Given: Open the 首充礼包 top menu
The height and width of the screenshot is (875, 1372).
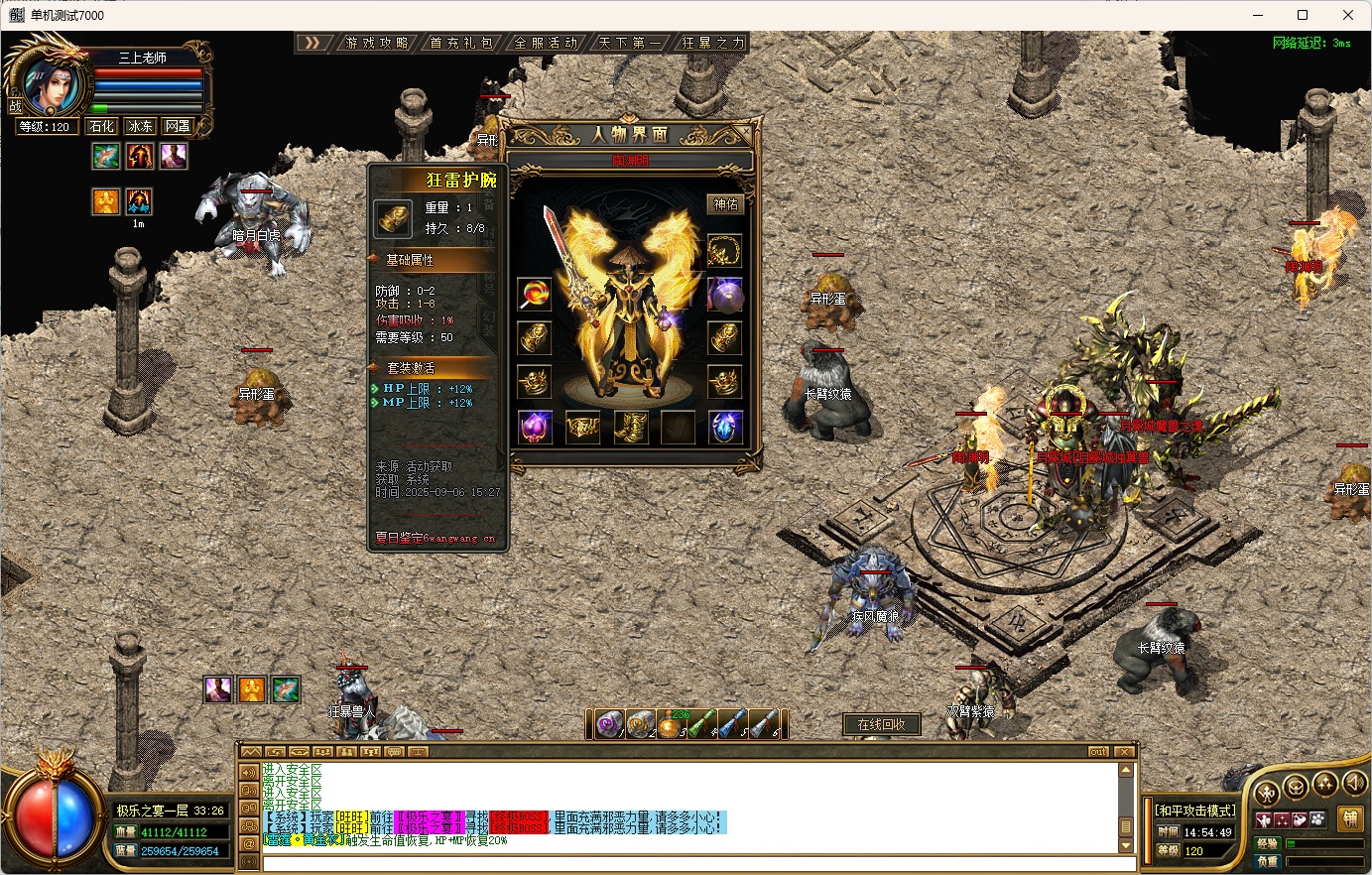Looking at the screenshot, I should tap(461, 43).
